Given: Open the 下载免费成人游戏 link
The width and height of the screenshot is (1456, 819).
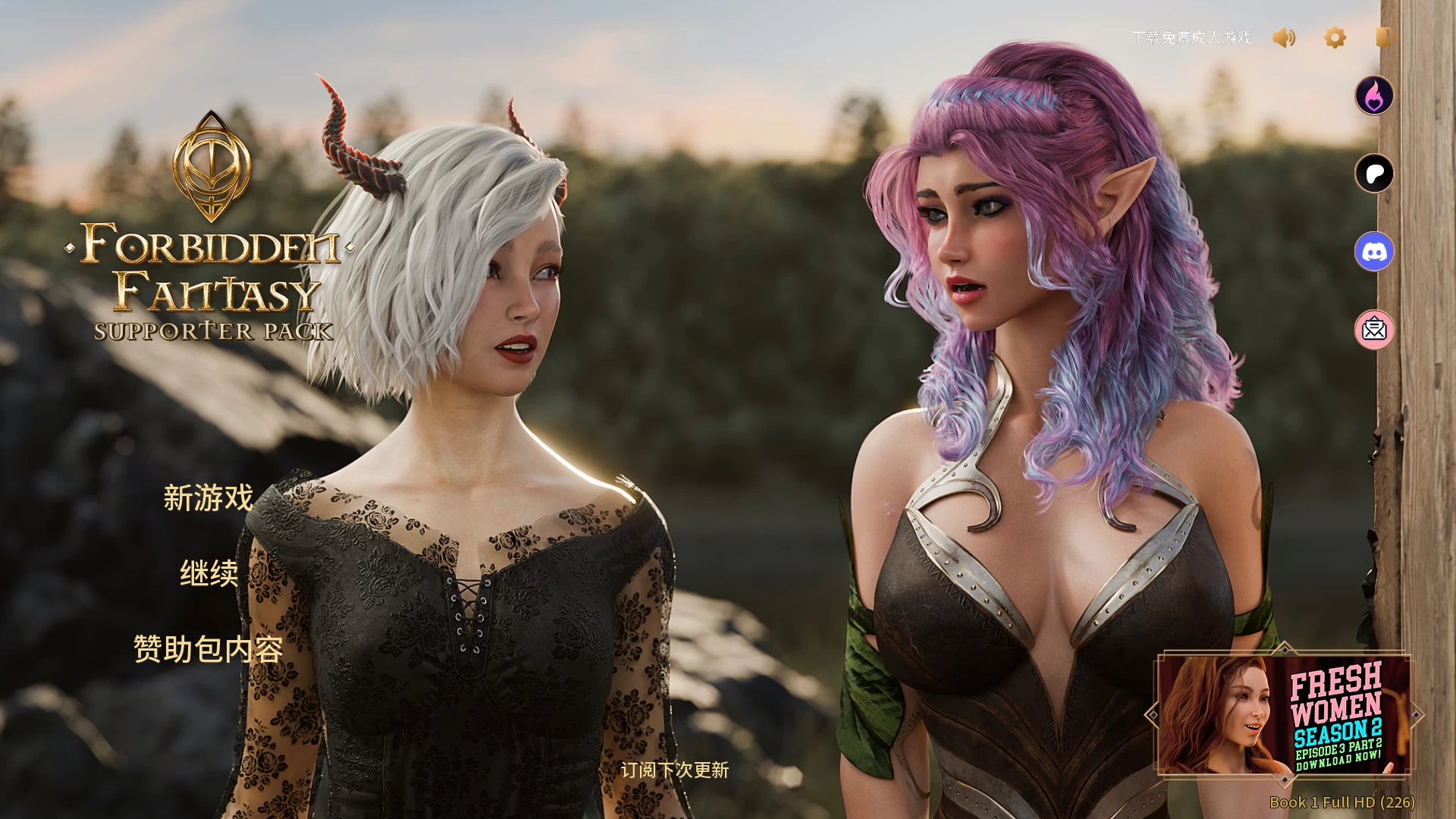Looking at the screenshot, I should pyautogui.click(x=1191, y=38).
